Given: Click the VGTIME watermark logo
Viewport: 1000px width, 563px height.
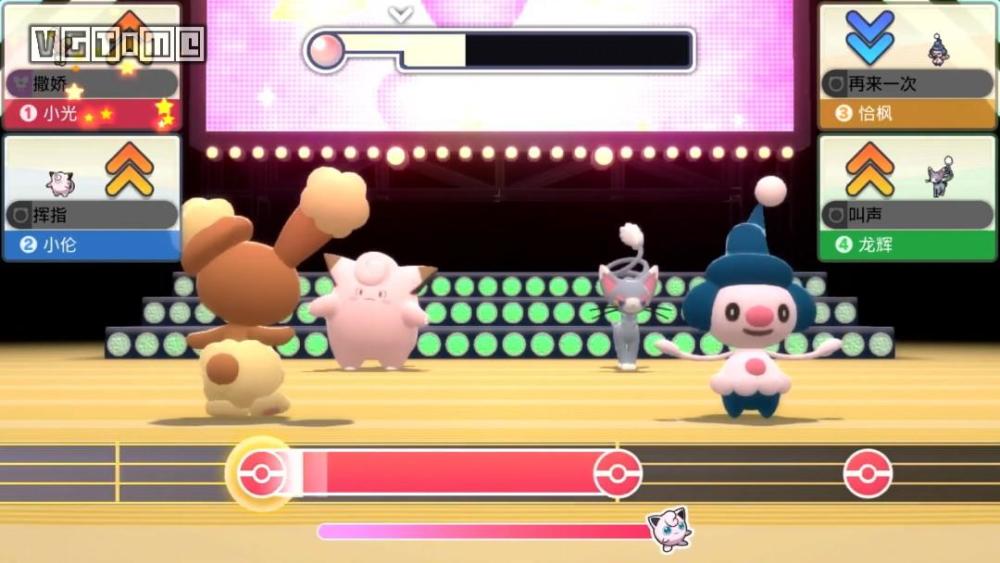Looking at the screenshot, I should coord(117,43).
